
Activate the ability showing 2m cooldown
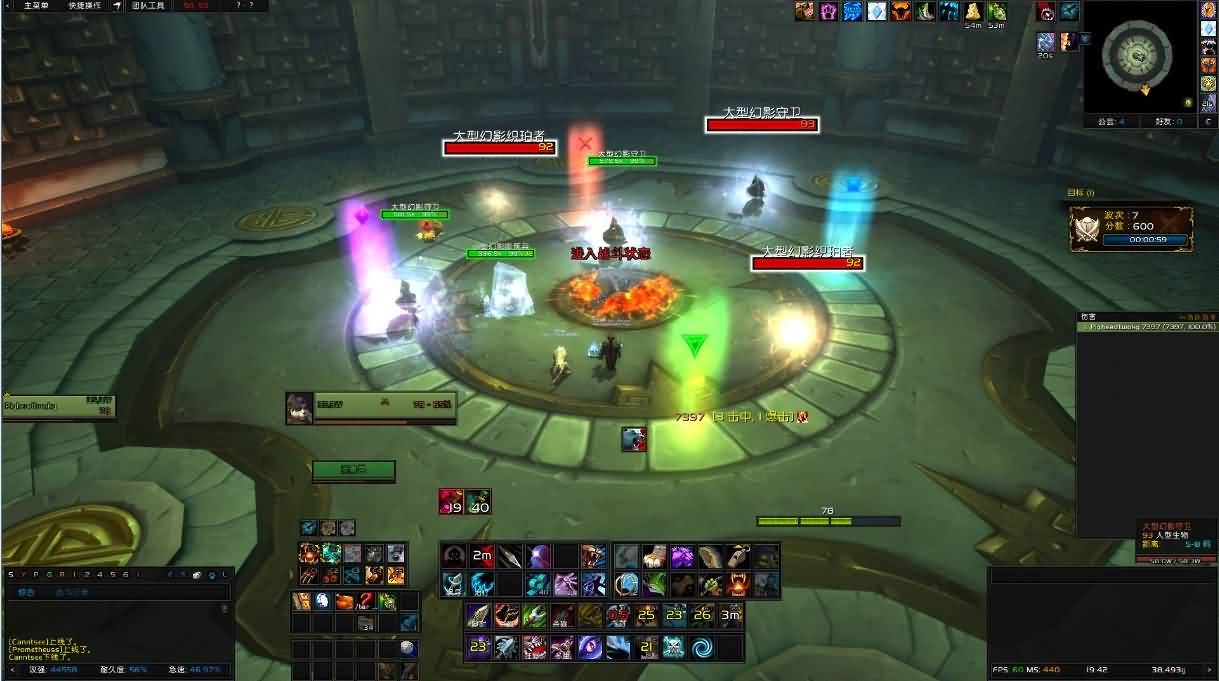click(482, 556)
